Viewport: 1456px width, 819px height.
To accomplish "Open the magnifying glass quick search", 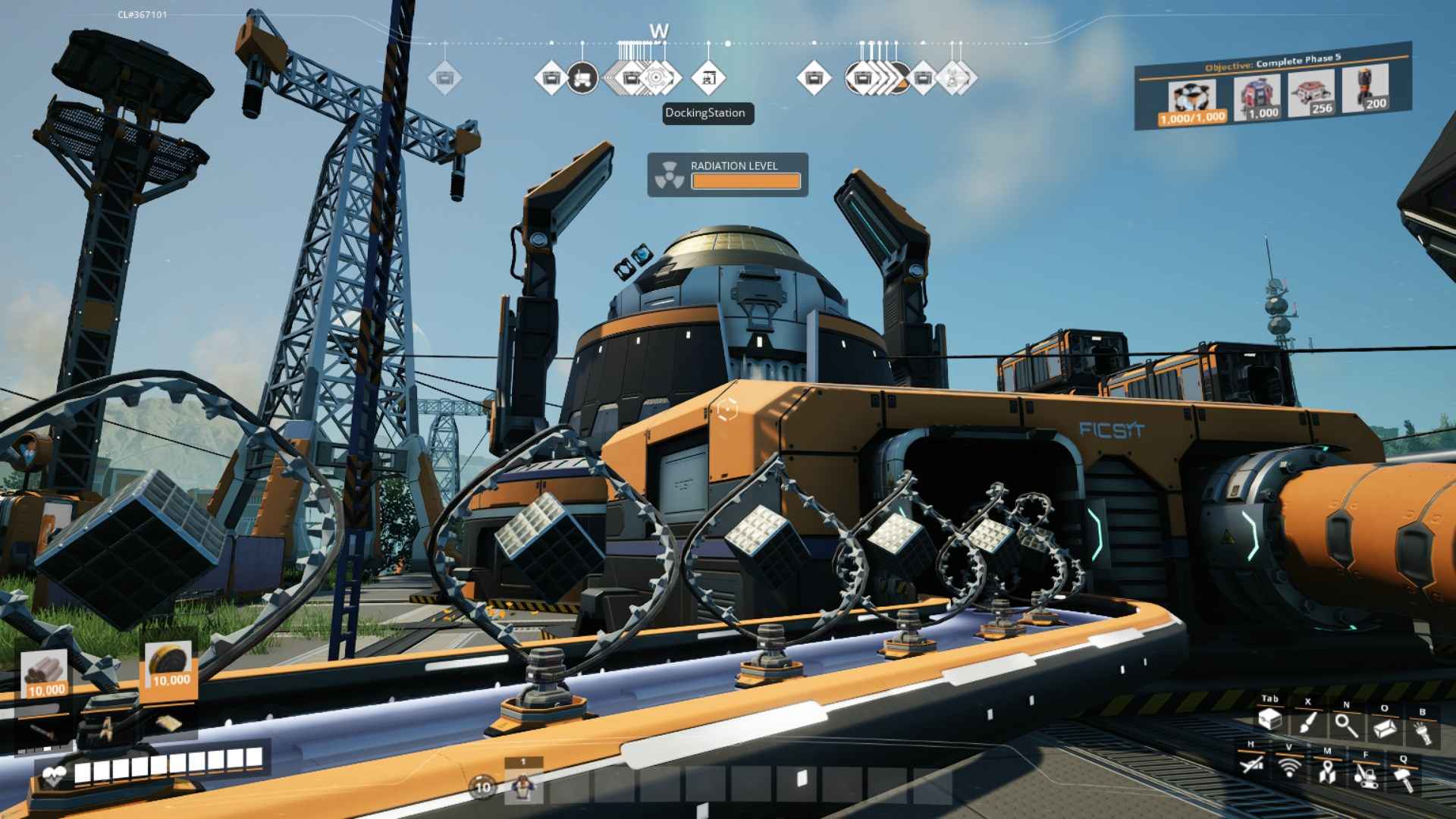I will click(x=1346, y=725).
